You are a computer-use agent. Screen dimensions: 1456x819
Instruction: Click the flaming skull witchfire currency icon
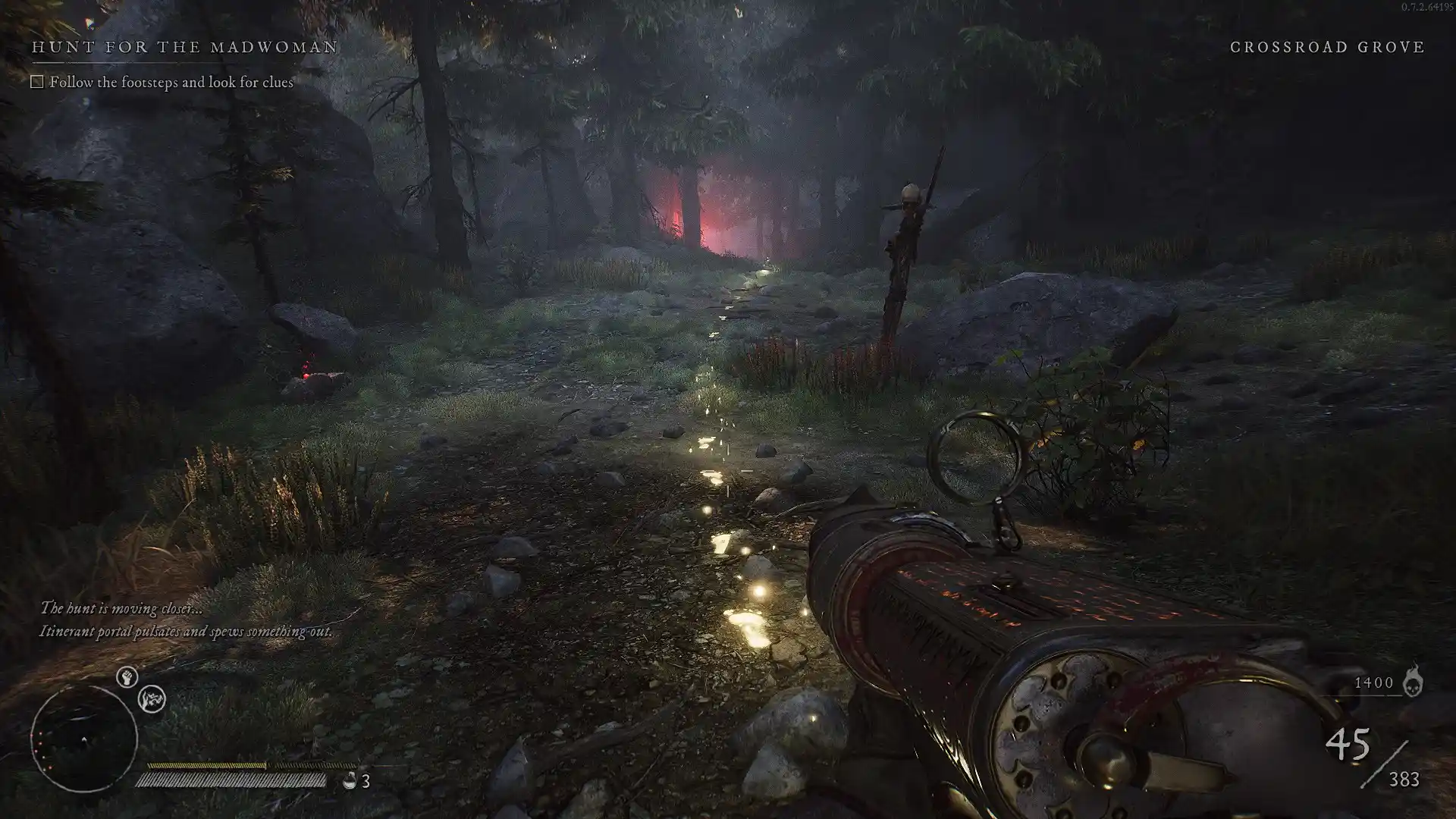coord(1412,681)
